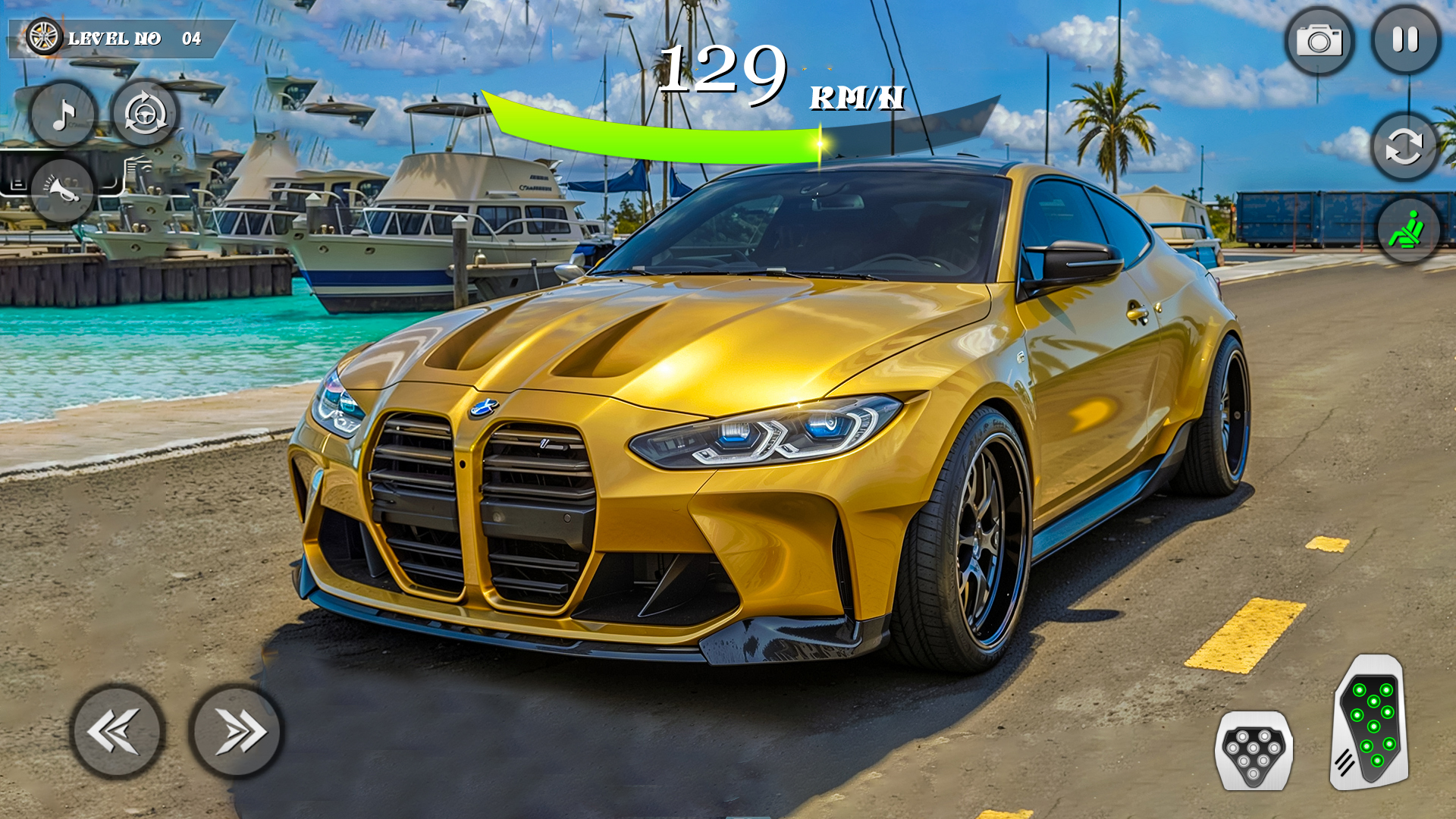Switch control mode with the steering wheel icon
Viewport: 1456px width, 819px height.
(145, 115)
